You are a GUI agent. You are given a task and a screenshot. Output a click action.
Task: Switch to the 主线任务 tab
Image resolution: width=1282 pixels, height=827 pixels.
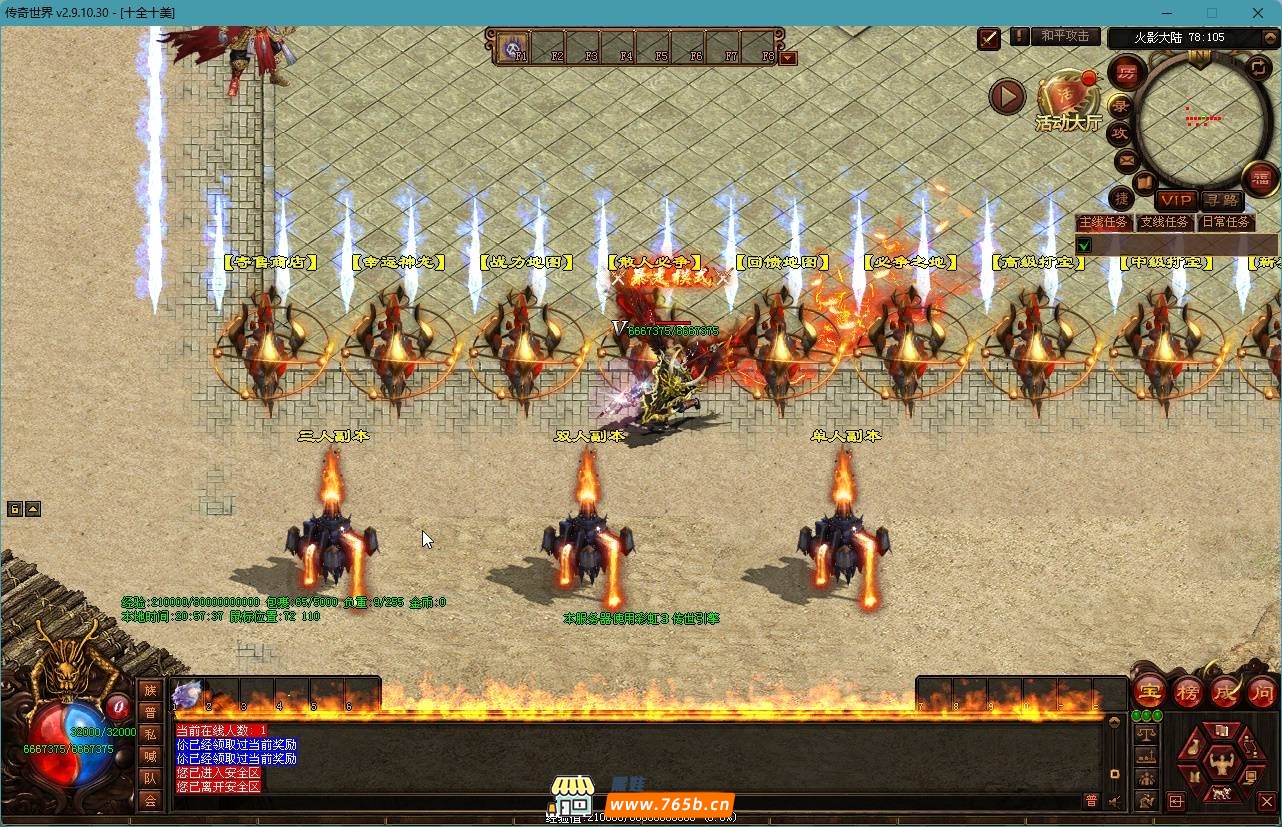point(1103,222)
